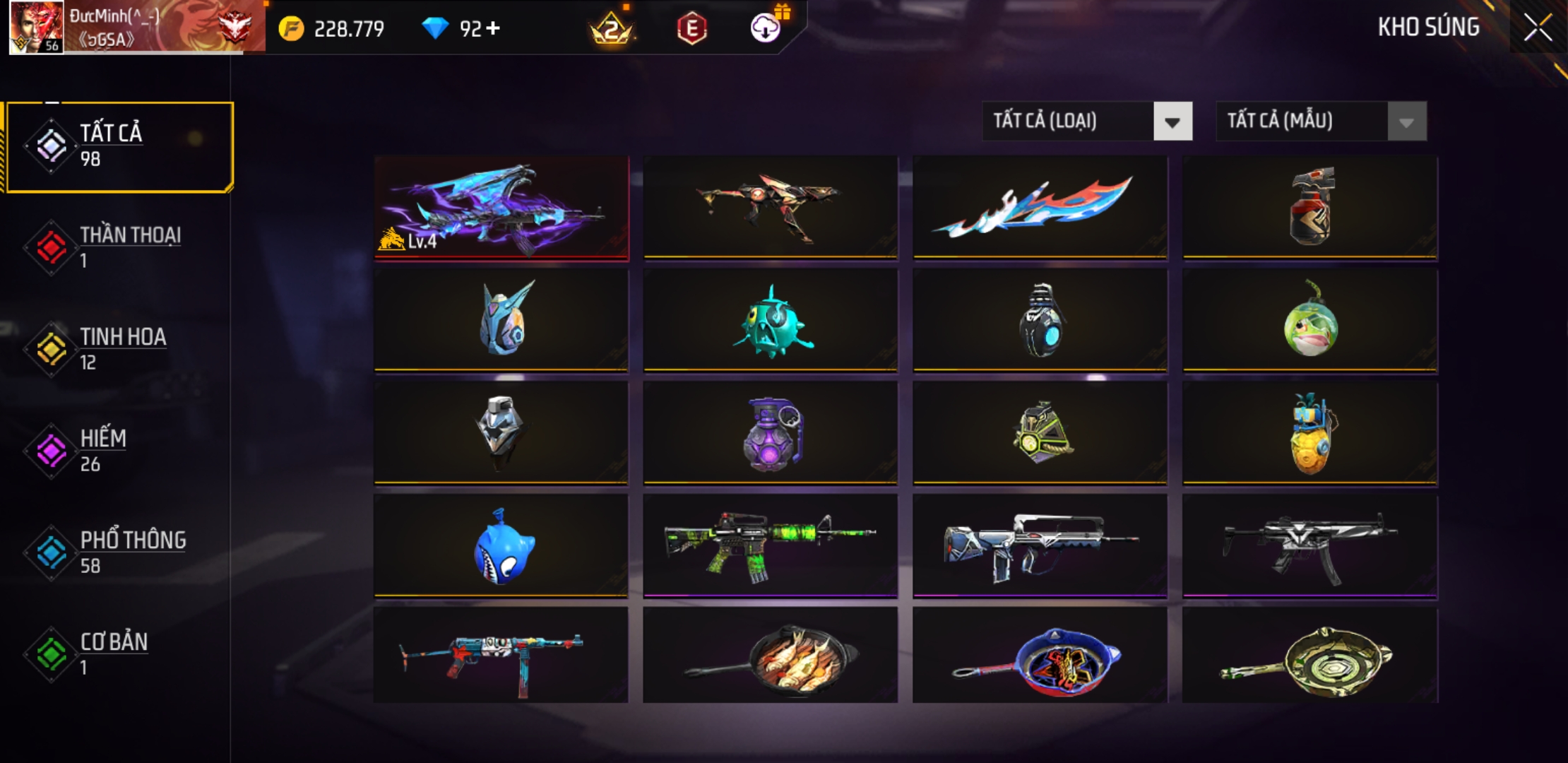Expand the Tất Cả (Mẫu) dropdown
1568x763 pixels.
pyautogui.click(x=1321, y=122)
